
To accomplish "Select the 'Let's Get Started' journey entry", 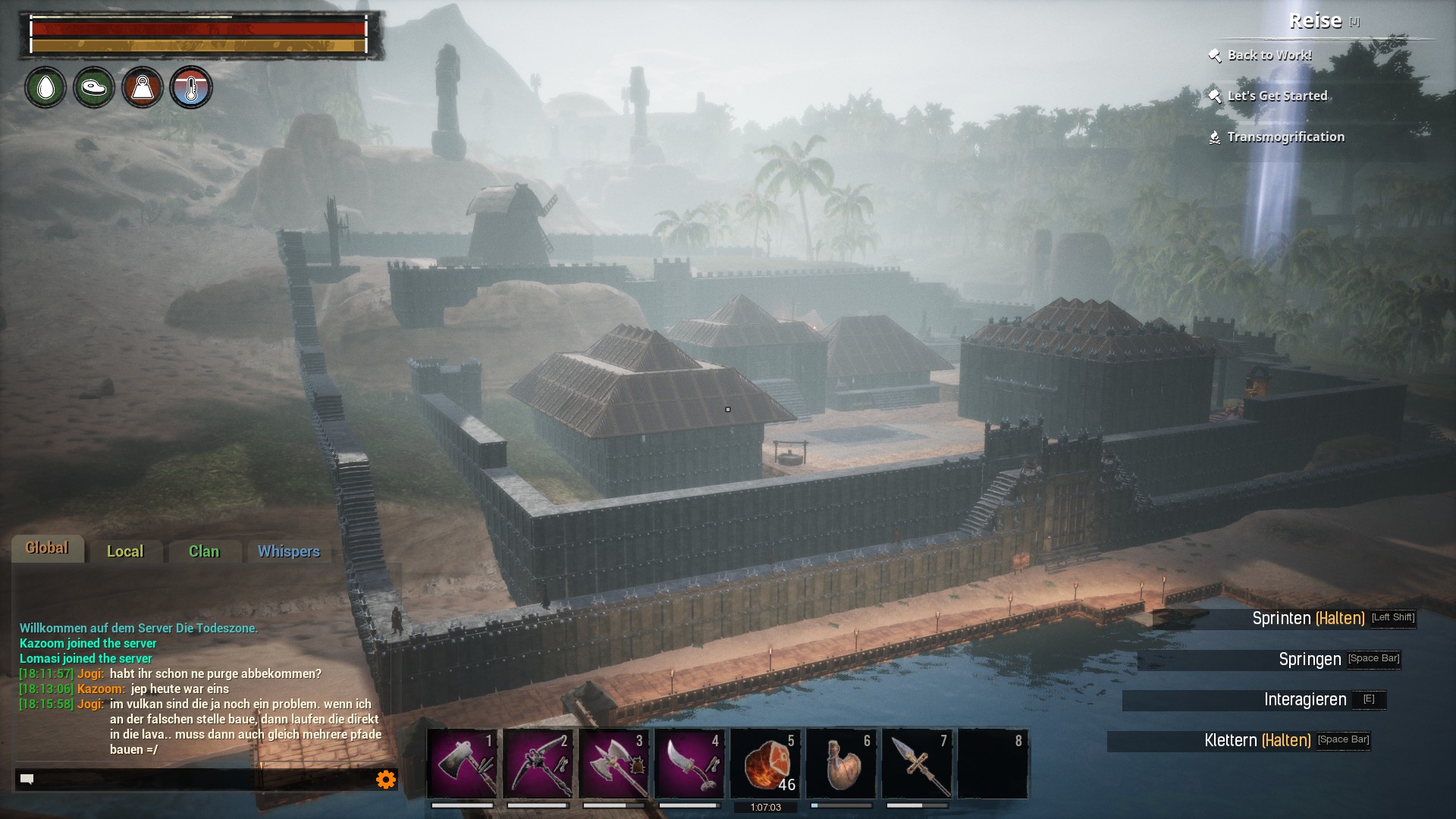I will click(x=1277, y=96).
